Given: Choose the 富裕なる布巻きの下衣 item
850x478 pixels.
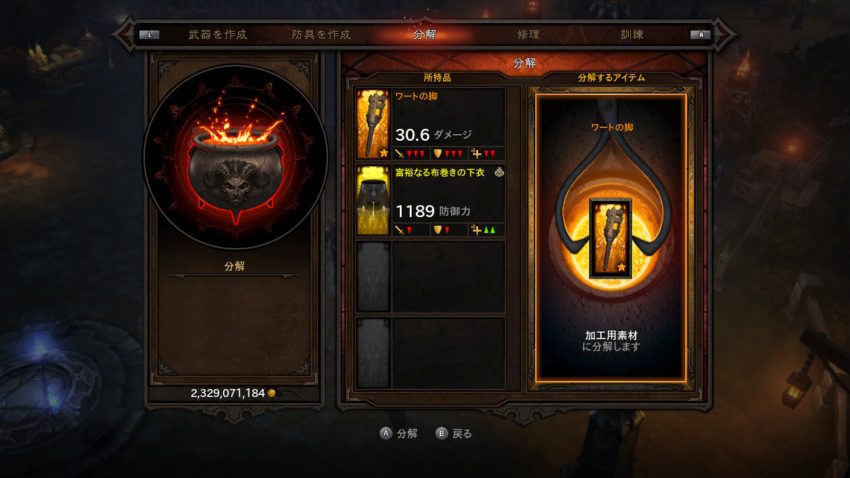Looking at the screenshot, I should (x=430, y=201).
